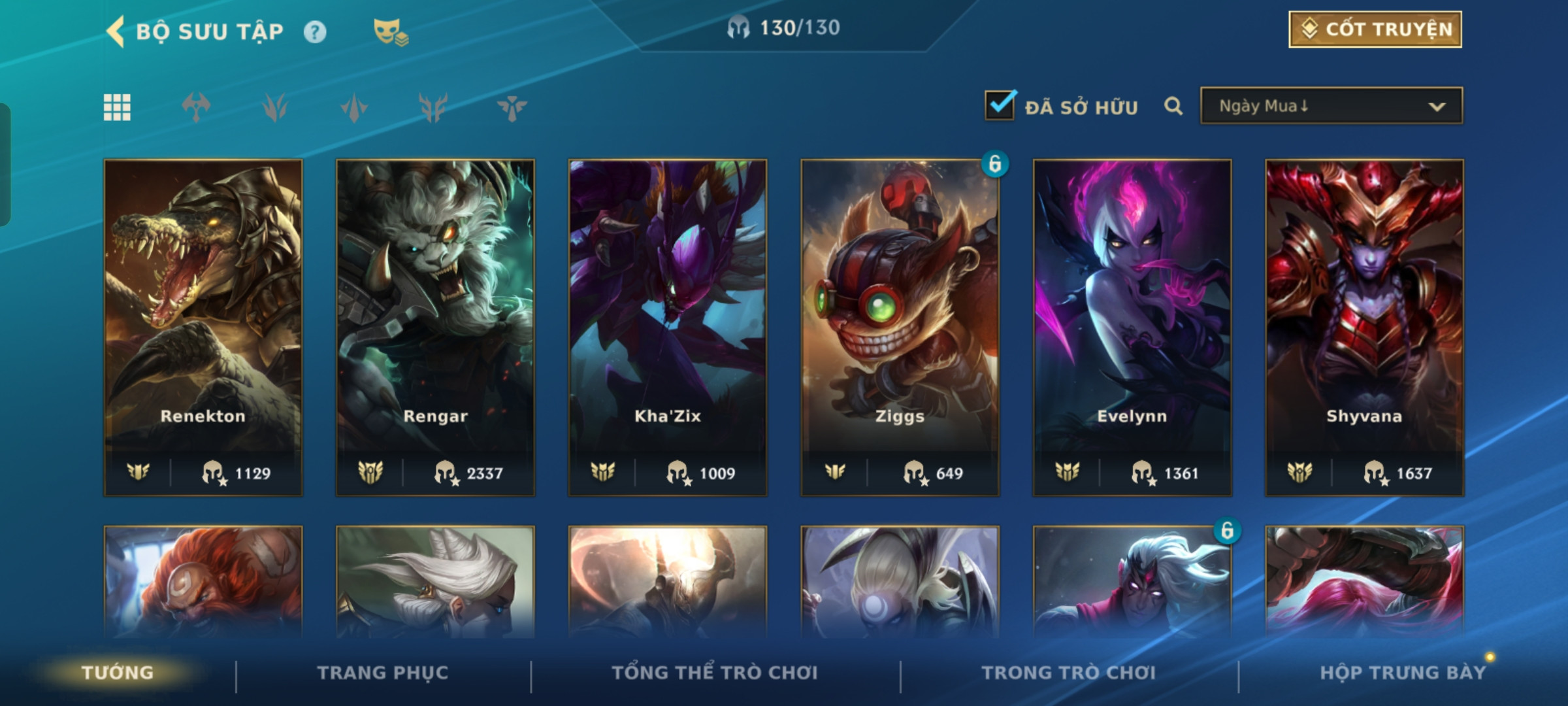Pick the Shyvana champion card
Viewport: 1568px width, 706px height.
[1364, 327]
